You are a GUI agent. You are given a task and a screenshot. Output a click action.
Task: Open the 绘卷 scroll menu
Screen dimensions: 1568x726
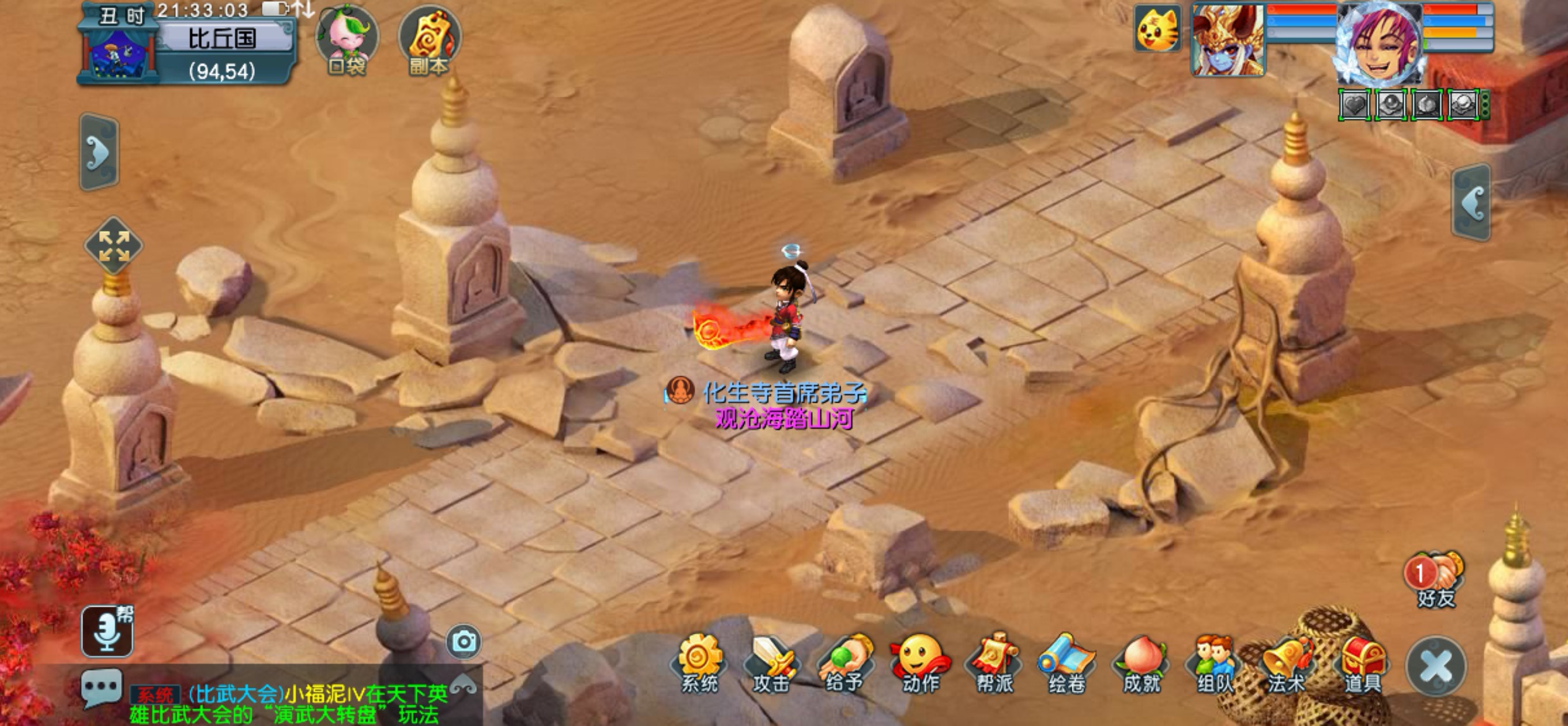1068,662
